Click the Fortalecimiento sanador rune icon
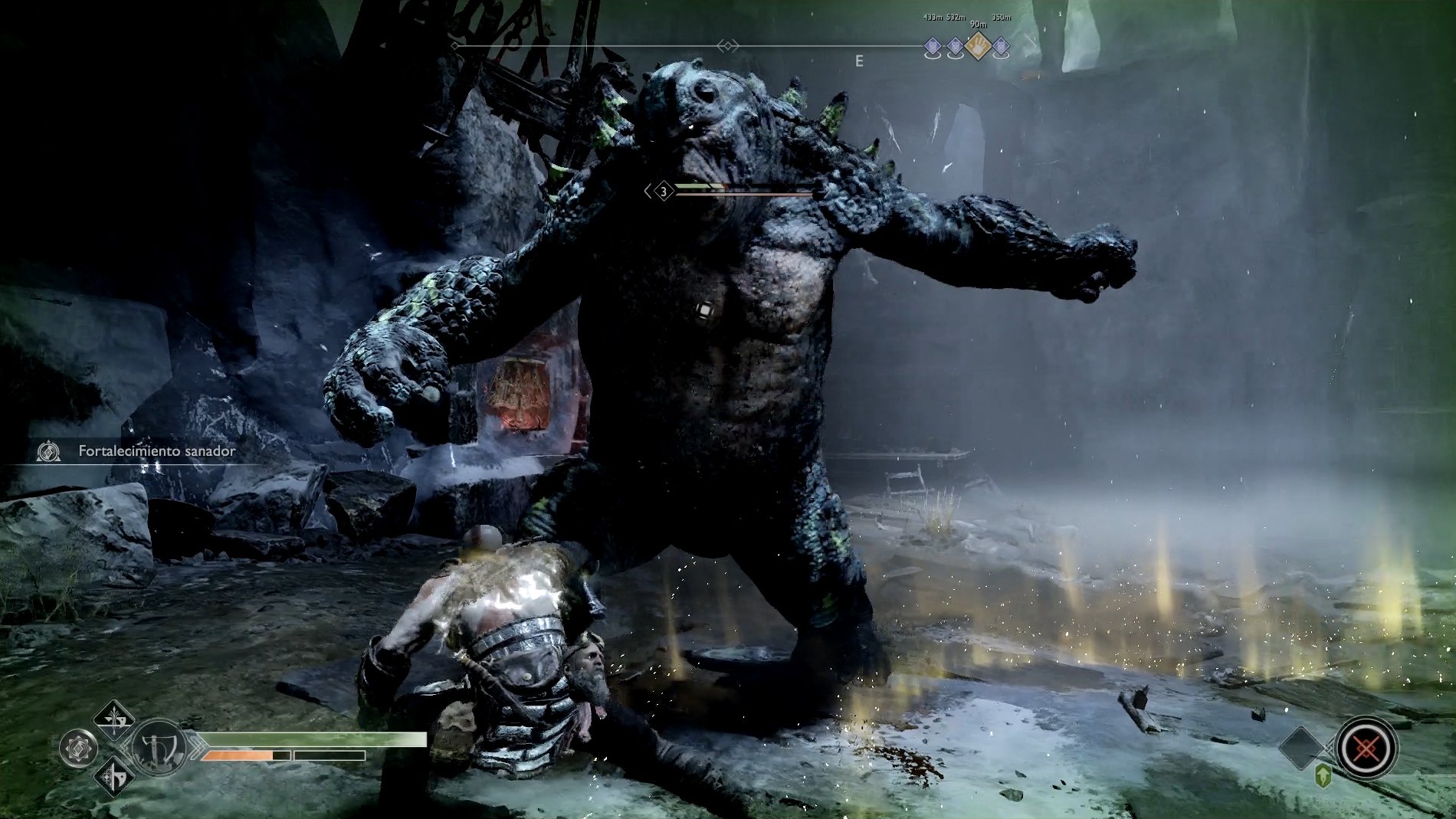Image resolution: width=1456 pixels, height=819 pixels. 48,452
